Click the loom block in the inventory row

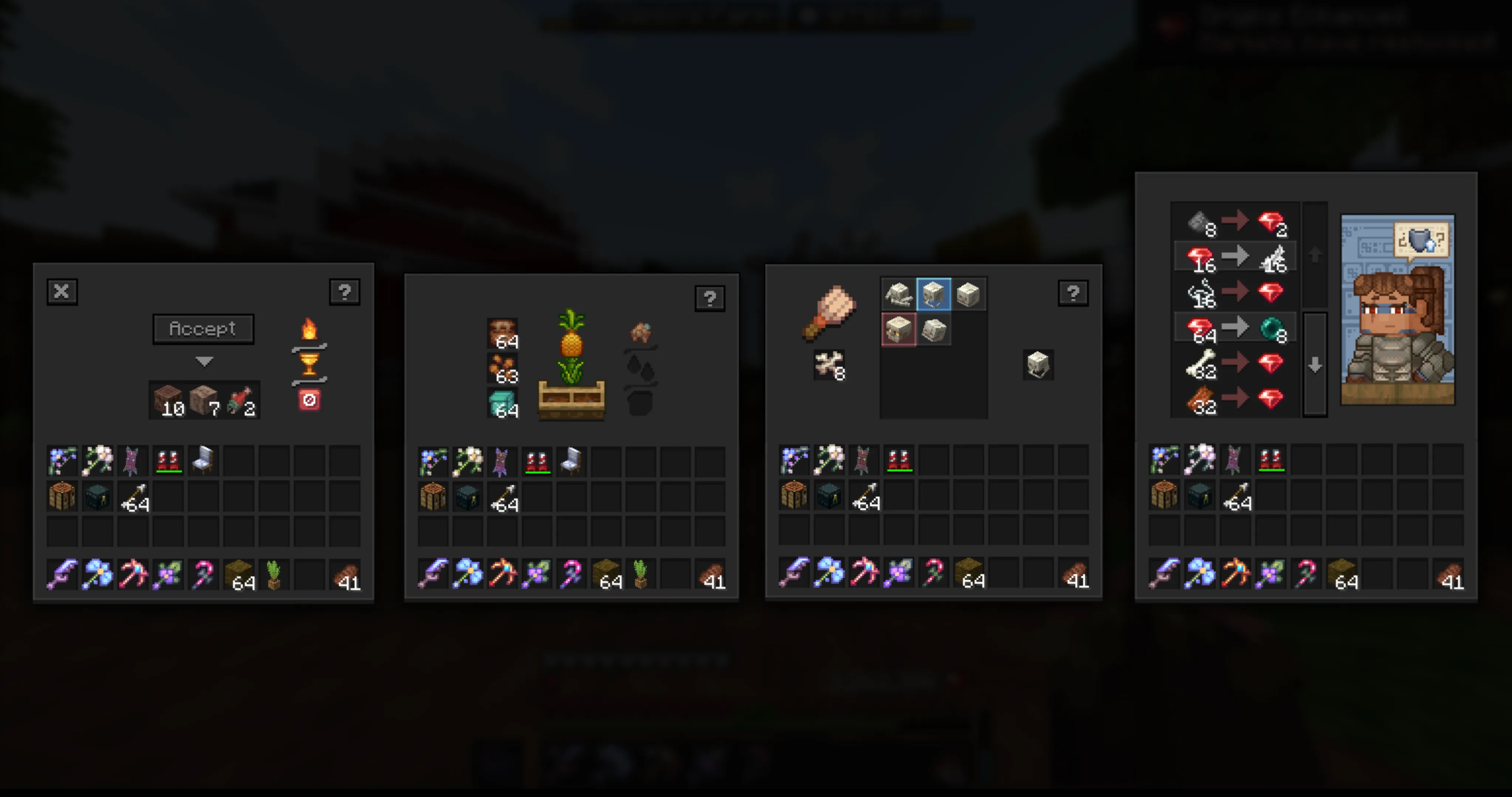pos(63,496)
